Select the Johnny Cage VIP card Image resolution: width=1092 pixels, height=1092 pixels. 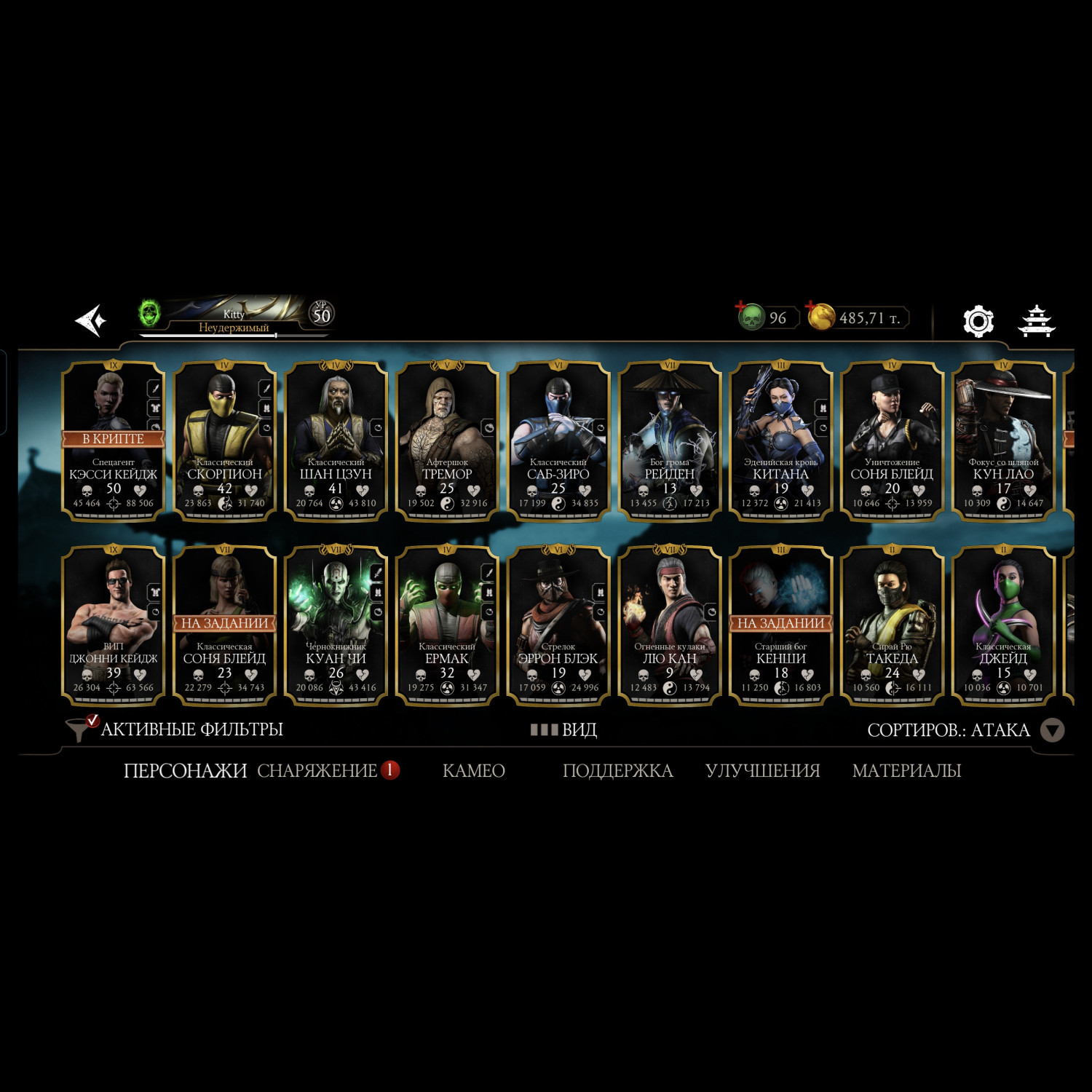[114, 625]
